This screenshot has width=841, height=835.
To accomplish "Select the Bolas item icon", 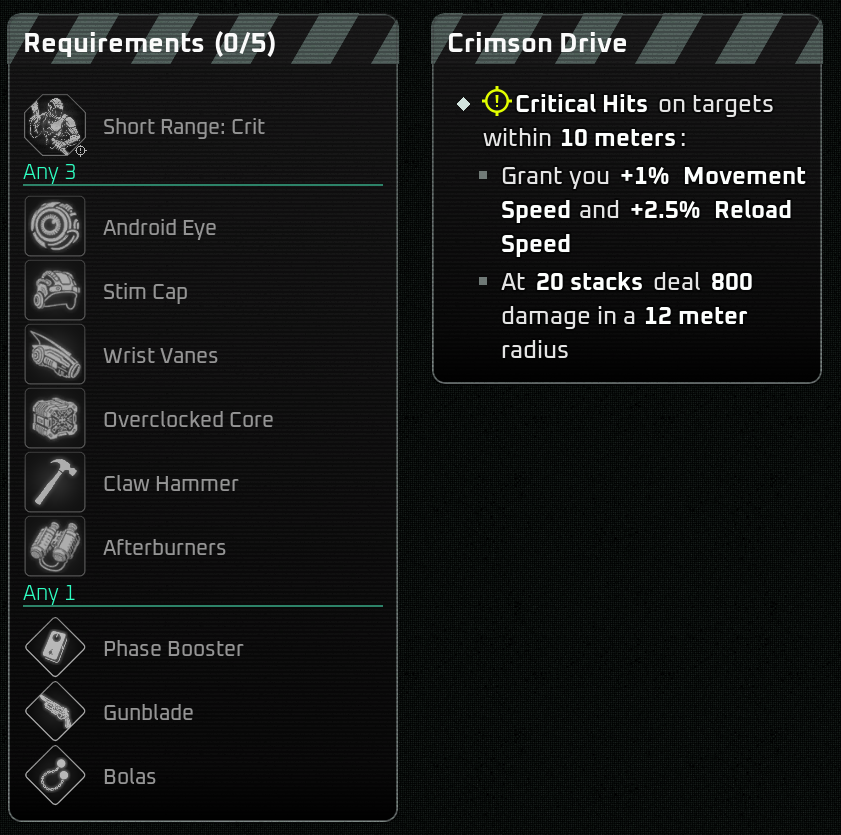I will 54,776.
